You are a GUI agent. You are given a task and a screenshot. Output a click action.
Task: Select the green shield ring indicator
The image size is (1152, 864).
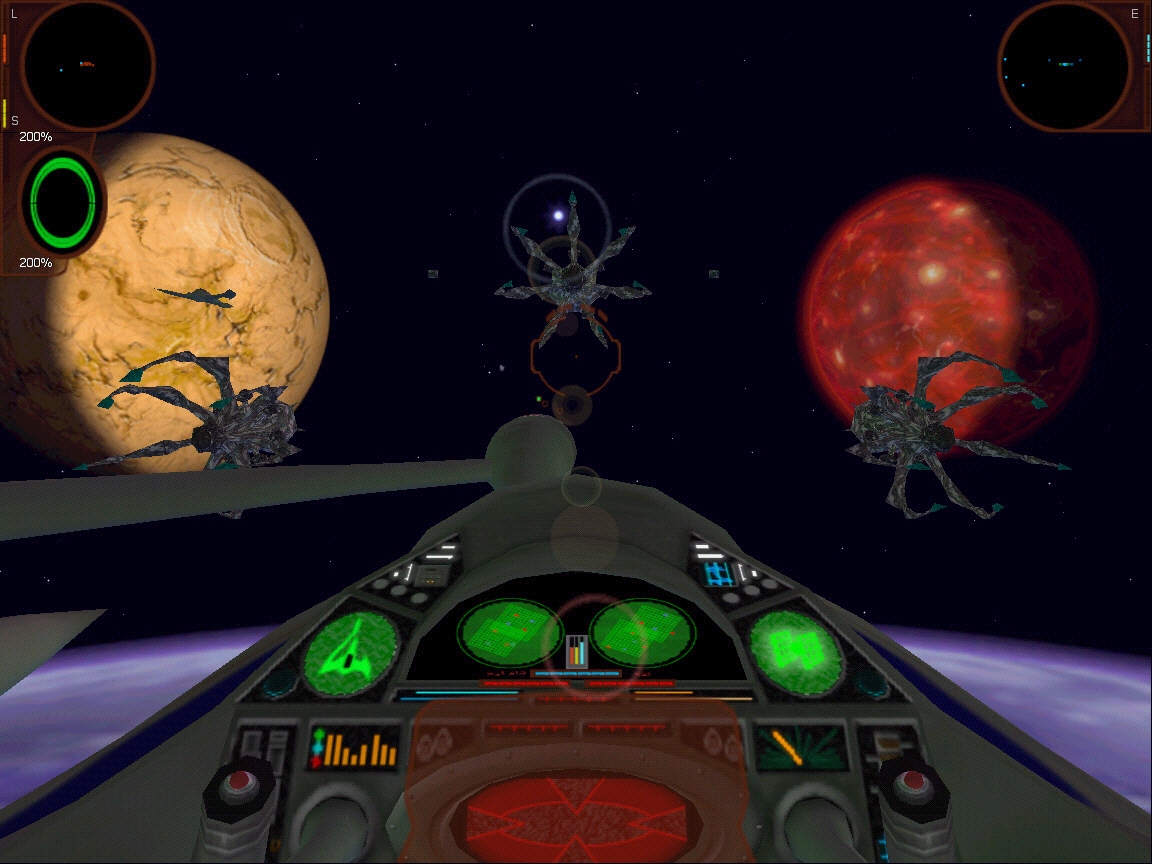pyautogui.click(x=64, y=200)
